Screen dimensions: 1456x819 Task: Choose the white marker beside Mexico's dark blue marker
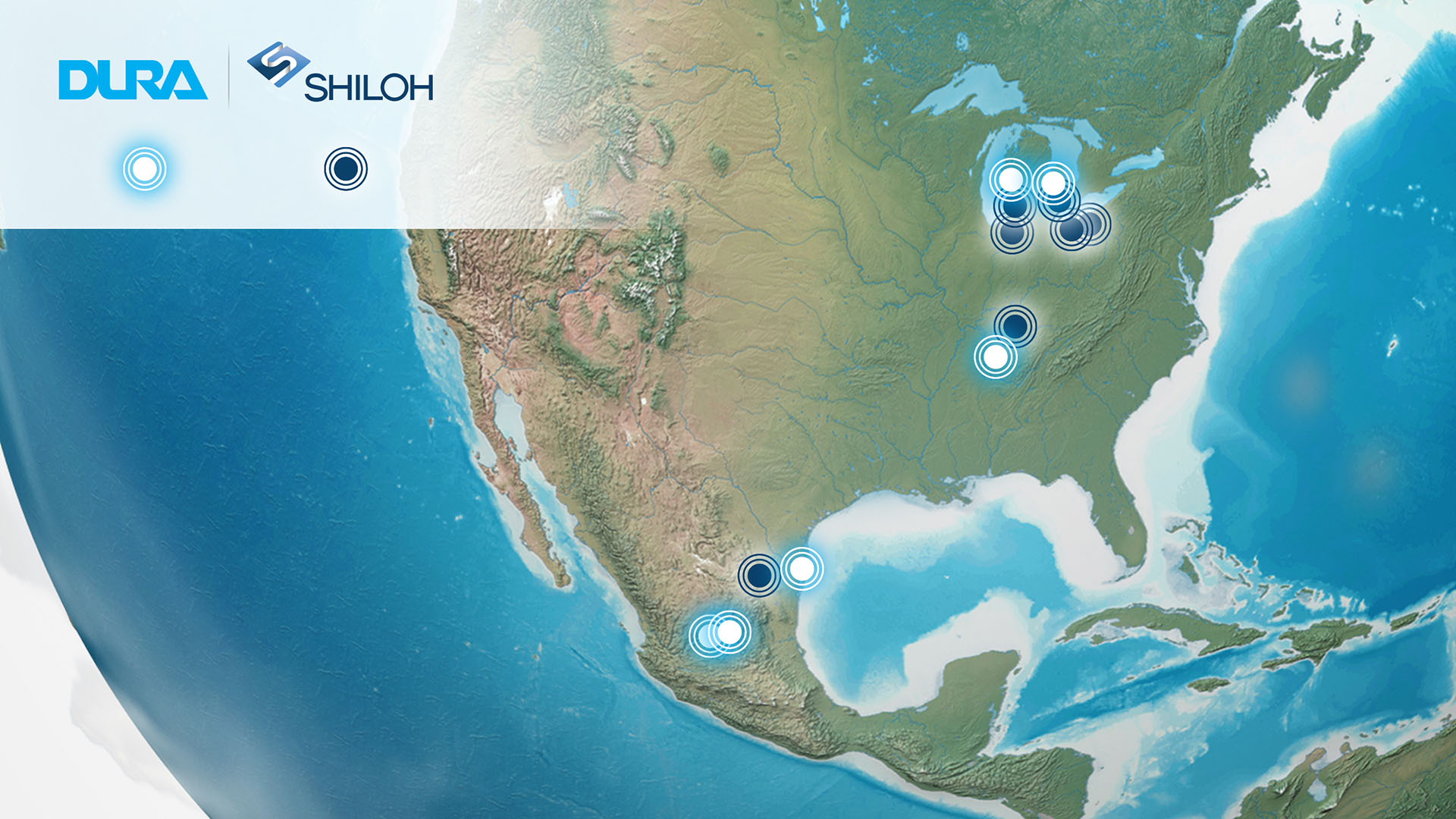[802, 568]
